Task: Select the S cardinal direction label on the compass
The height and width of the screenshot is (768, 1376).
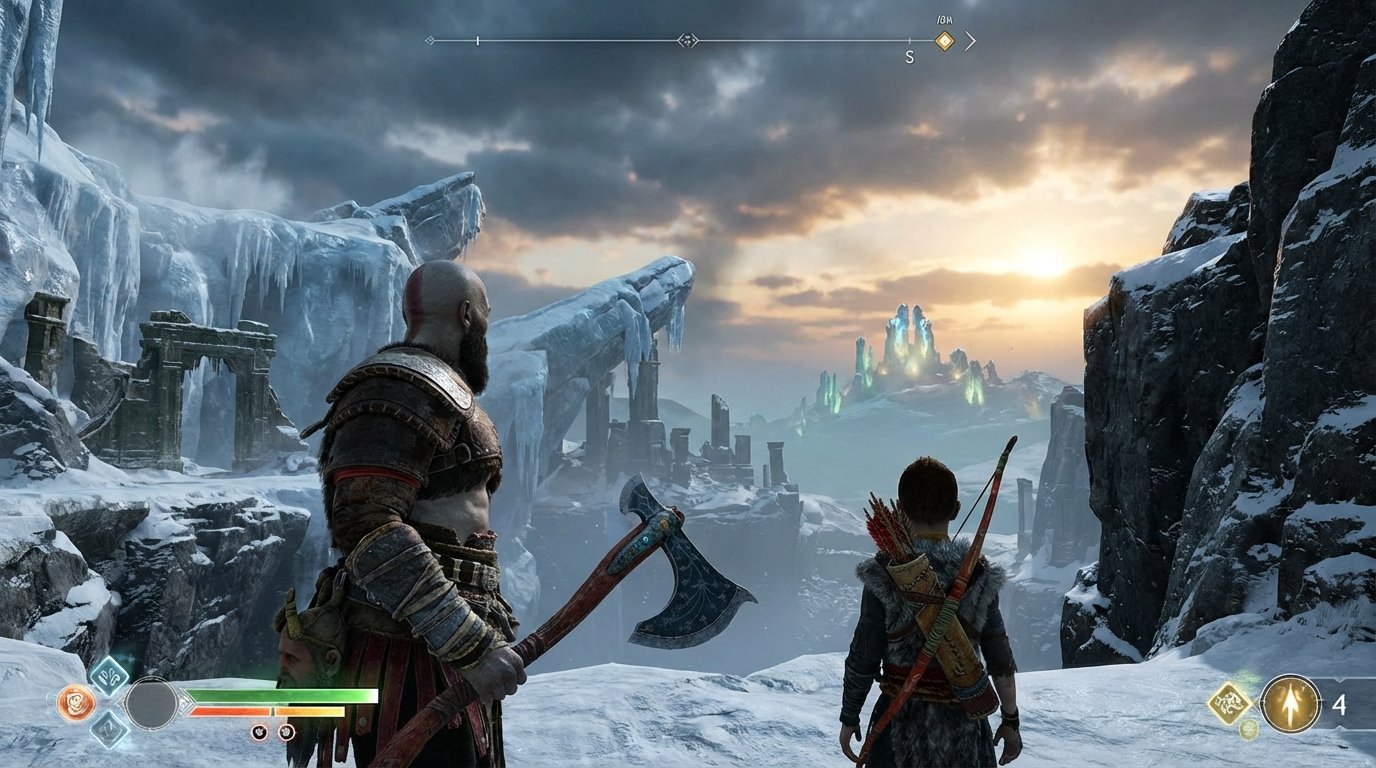Action: [x=908, y=55]
